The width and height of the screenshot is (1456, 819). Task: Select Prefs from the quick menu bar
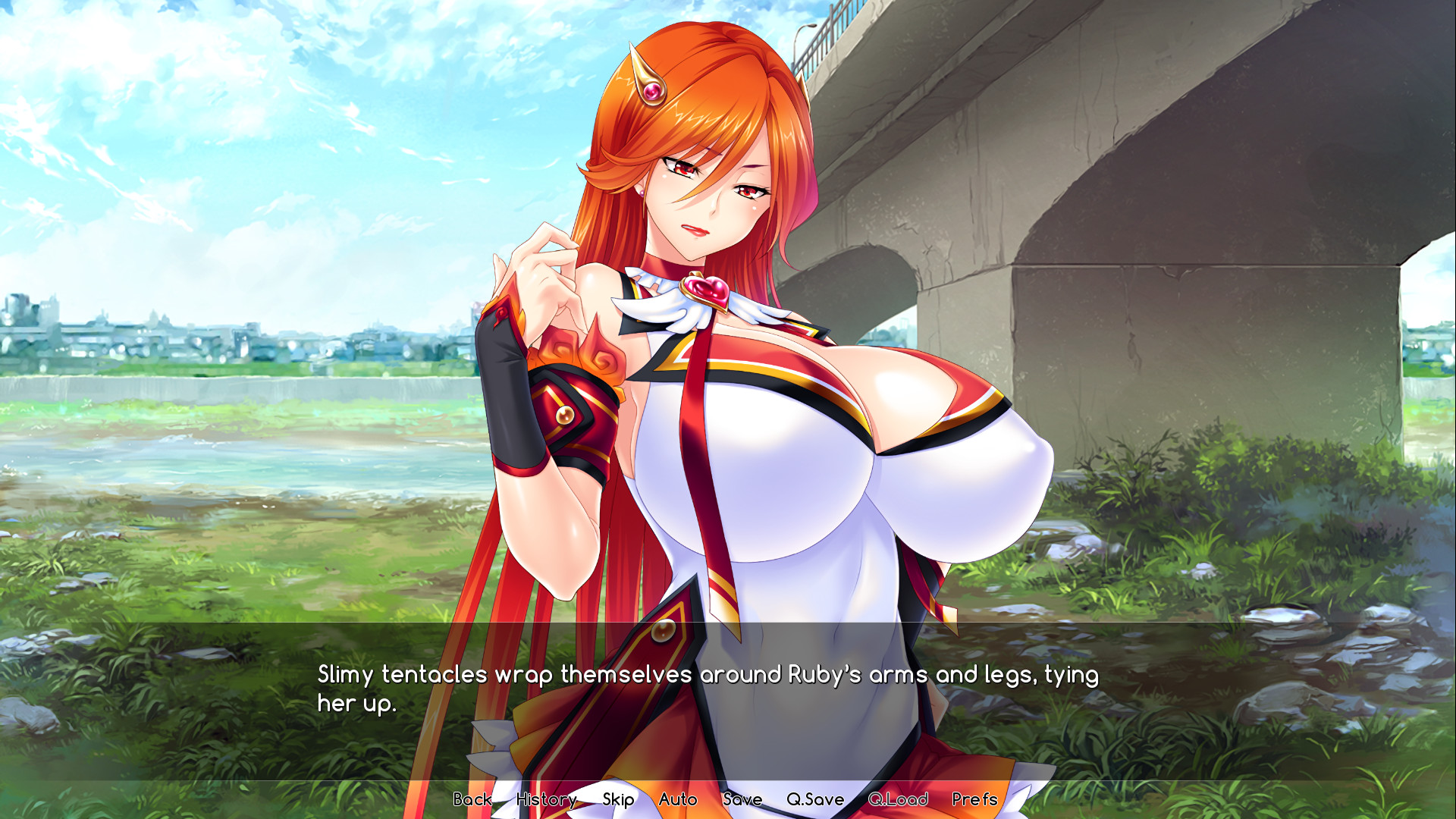[x=975, y=799]
